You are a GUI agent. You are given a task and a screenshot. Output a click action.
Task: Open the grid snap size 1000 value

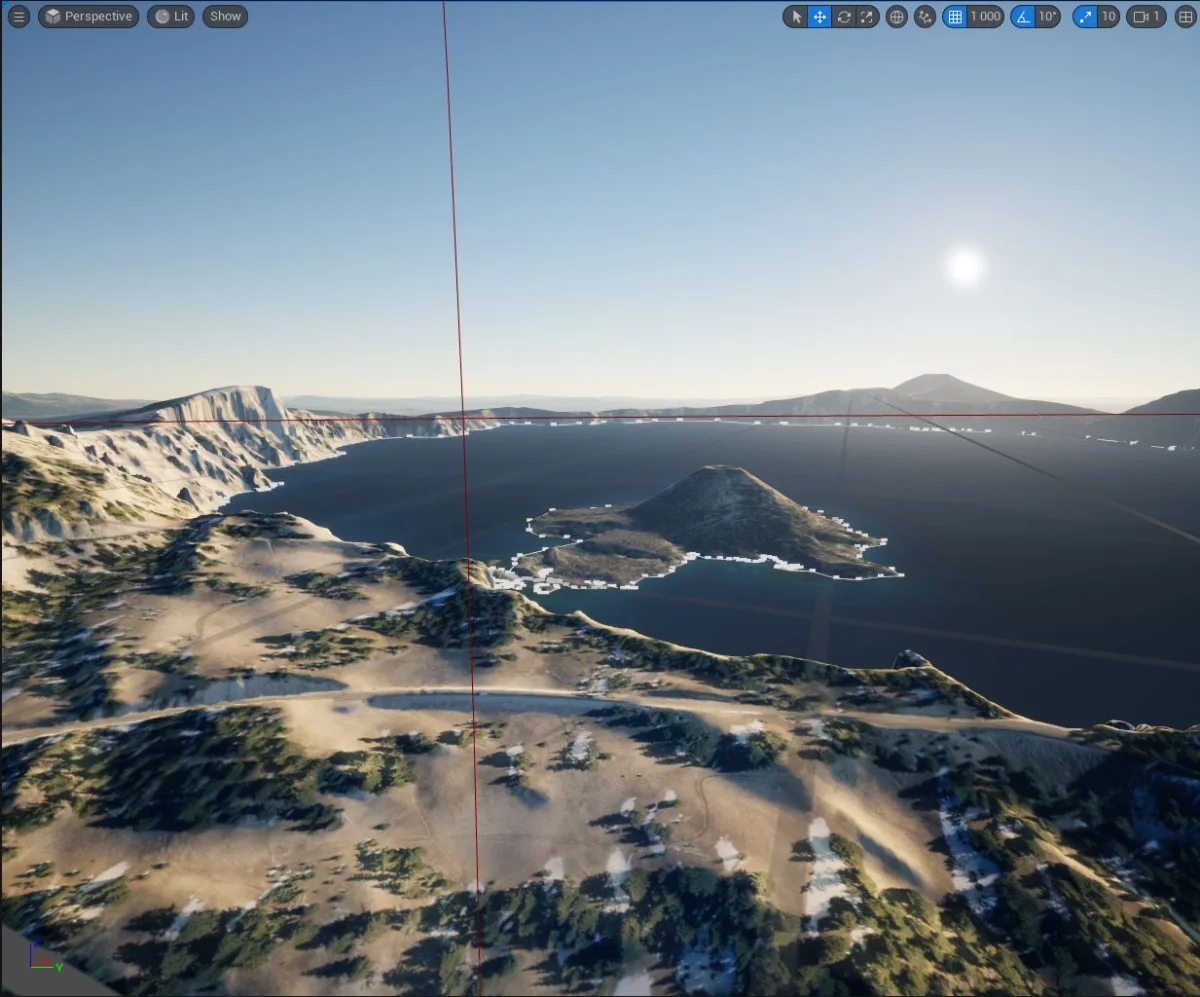(985, 16)
